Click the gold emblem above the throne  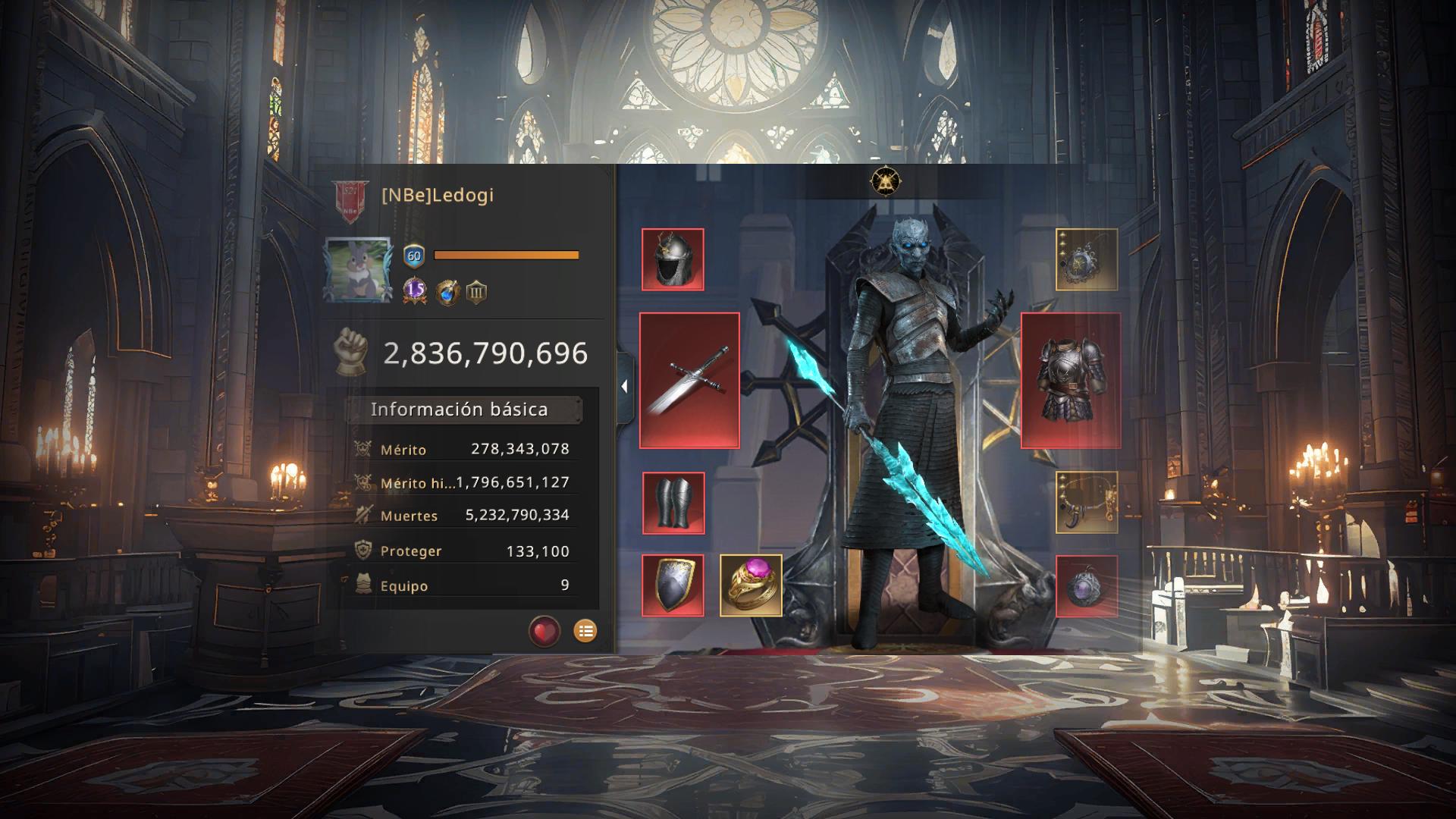click(x=884, y=181)
